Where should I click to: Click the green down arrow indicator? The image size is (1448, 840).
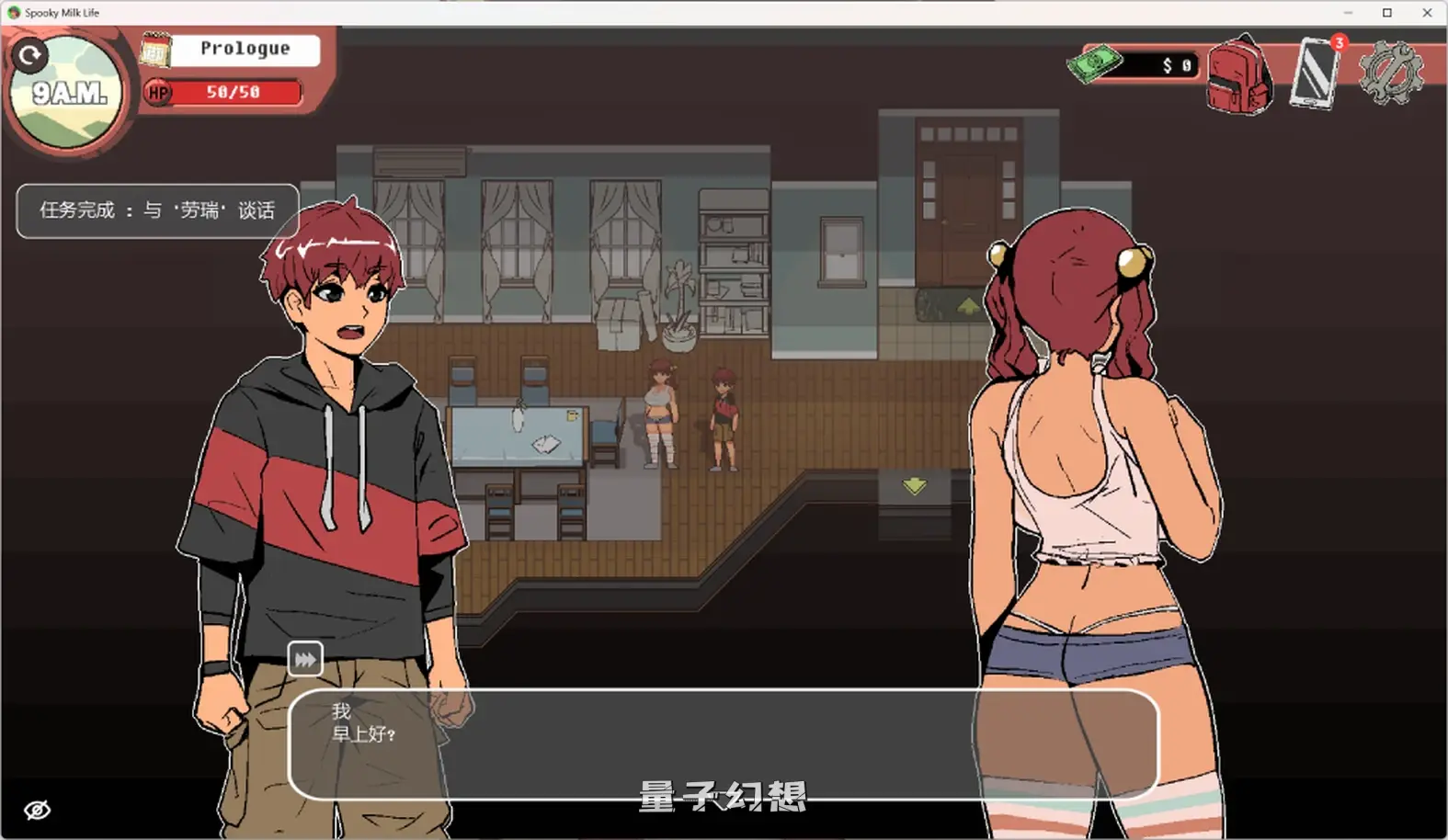tap(913, 486)
